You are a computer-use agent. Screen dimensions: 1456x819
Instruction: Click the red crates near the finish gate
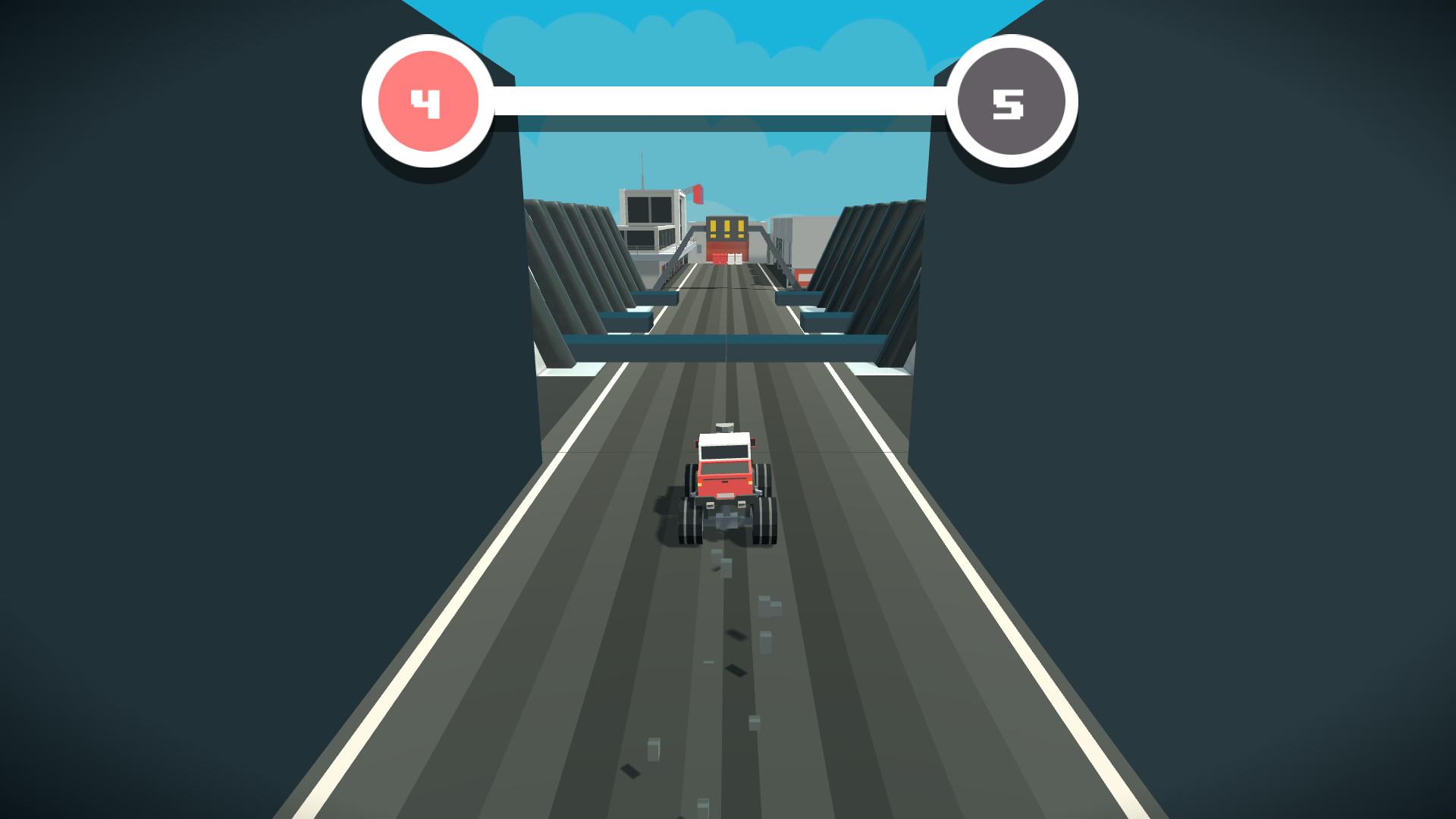click(x=719, y=259)
